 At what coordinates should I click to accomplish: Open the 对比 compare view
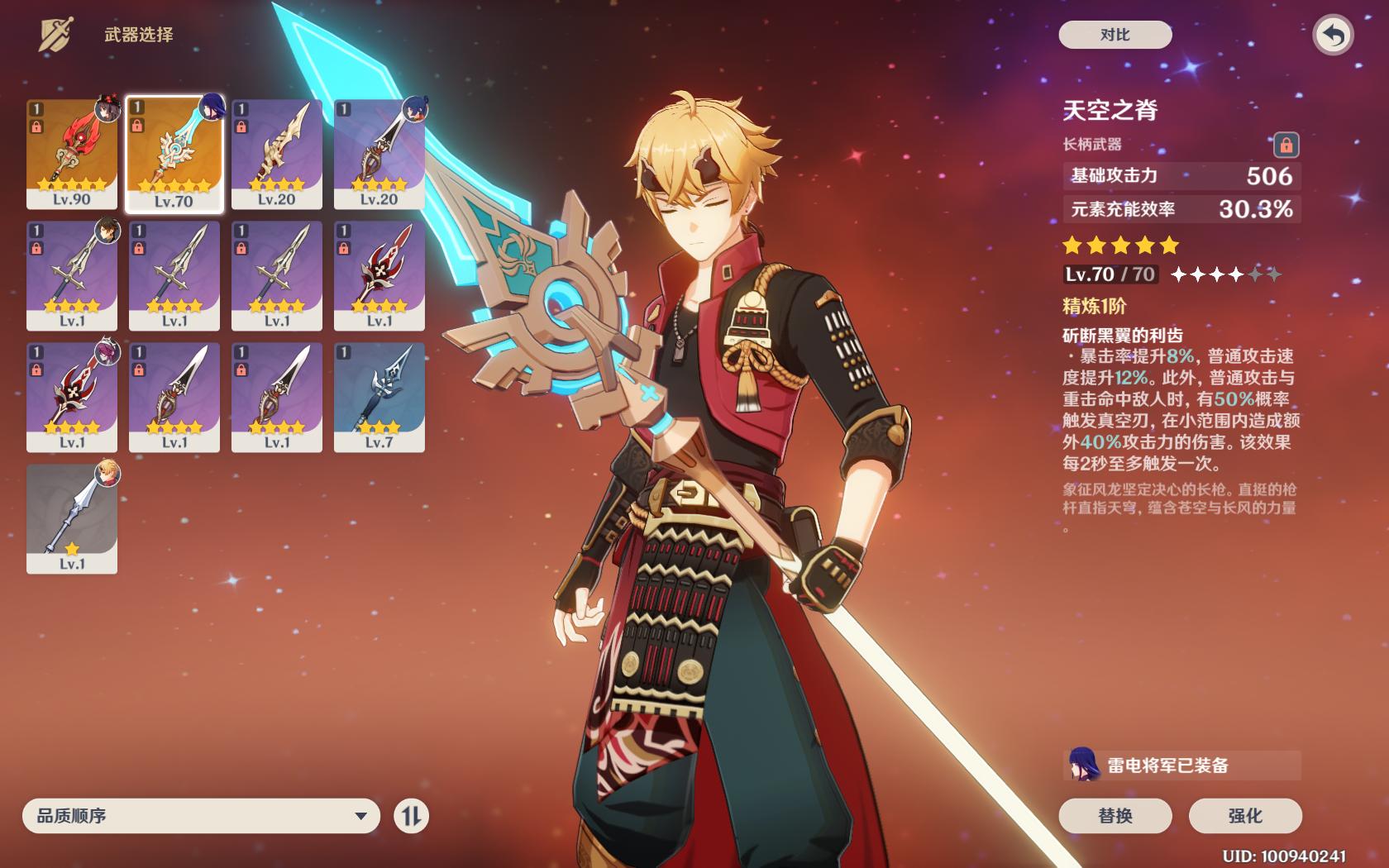point(1115,35)
